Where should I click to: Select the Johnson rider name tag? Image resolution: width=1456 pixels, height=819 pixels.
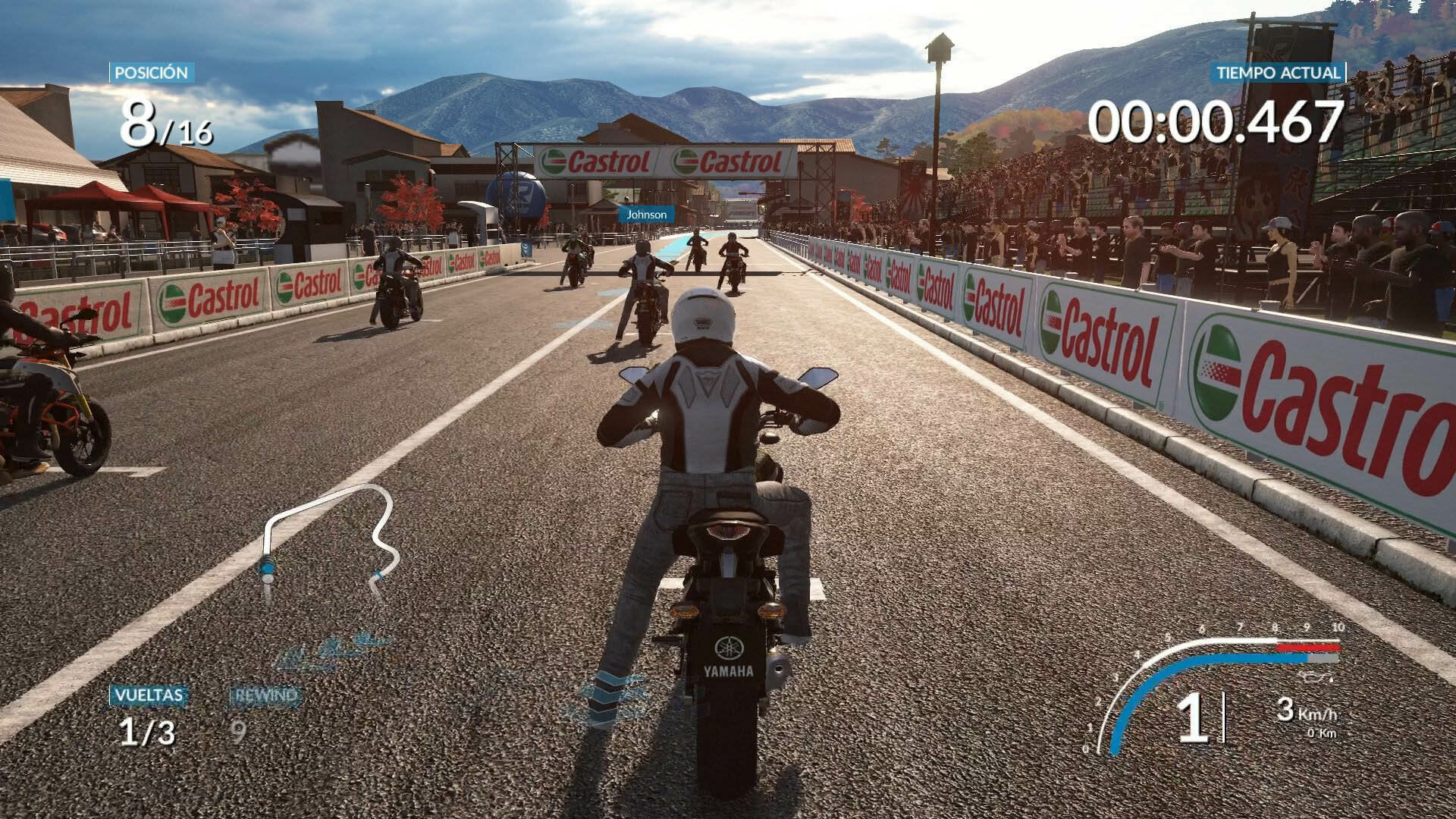click(x=646, y=215)
